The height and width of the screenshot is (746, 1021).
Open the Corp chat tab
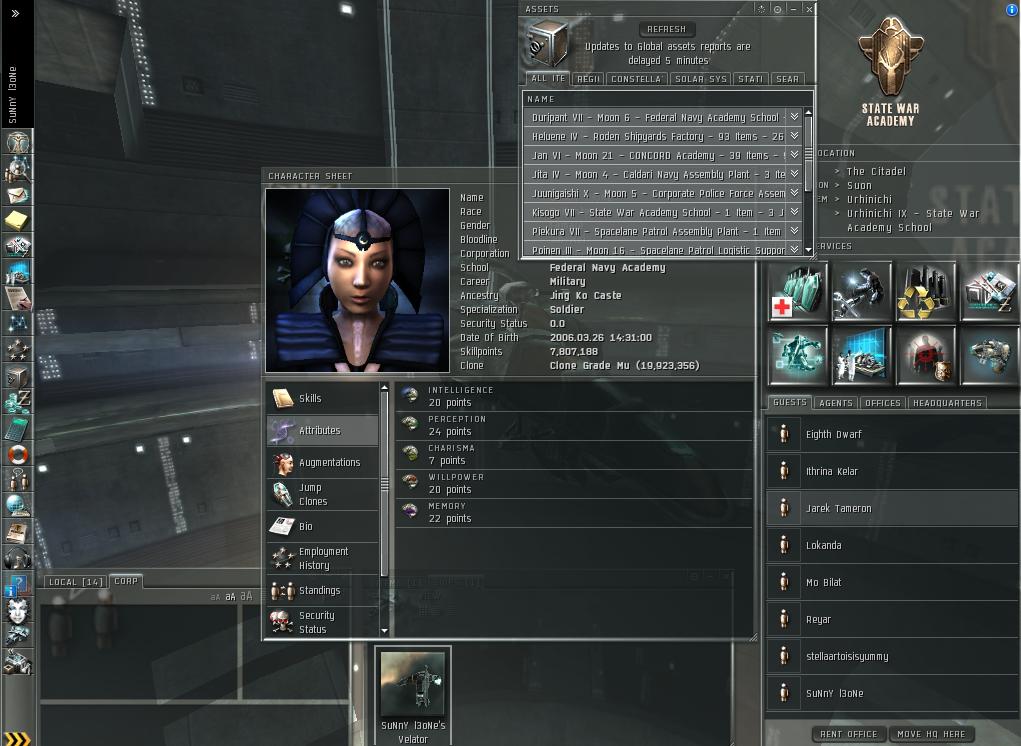coord(126,581)
